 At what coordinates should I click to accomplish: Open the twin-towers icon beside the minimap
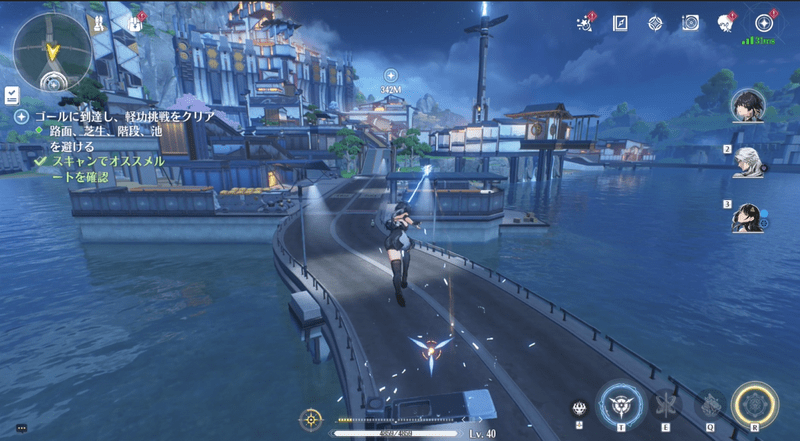(100, 23)
